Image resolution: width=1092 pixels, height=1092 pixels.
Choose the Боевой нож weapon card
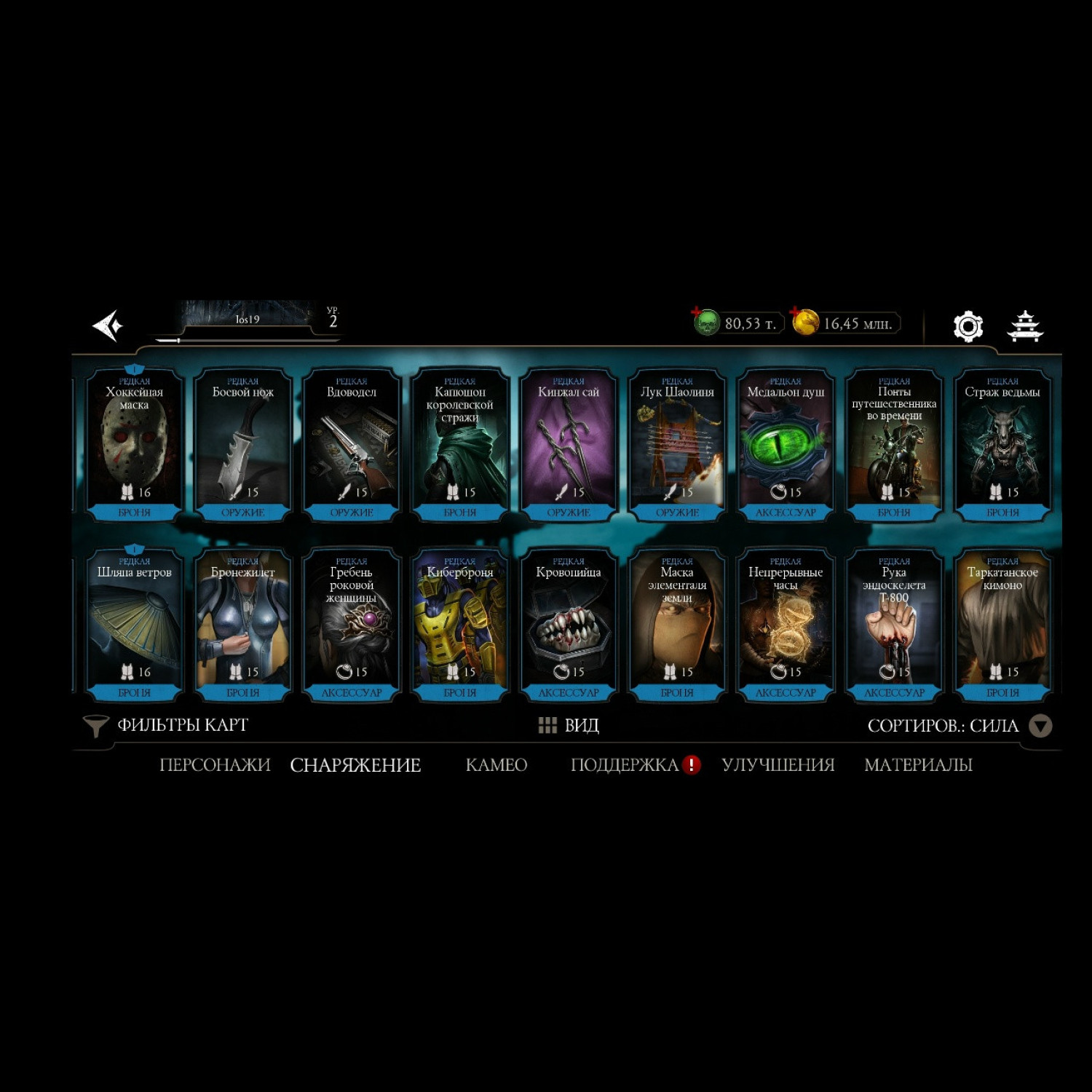(x=243, y=446)
